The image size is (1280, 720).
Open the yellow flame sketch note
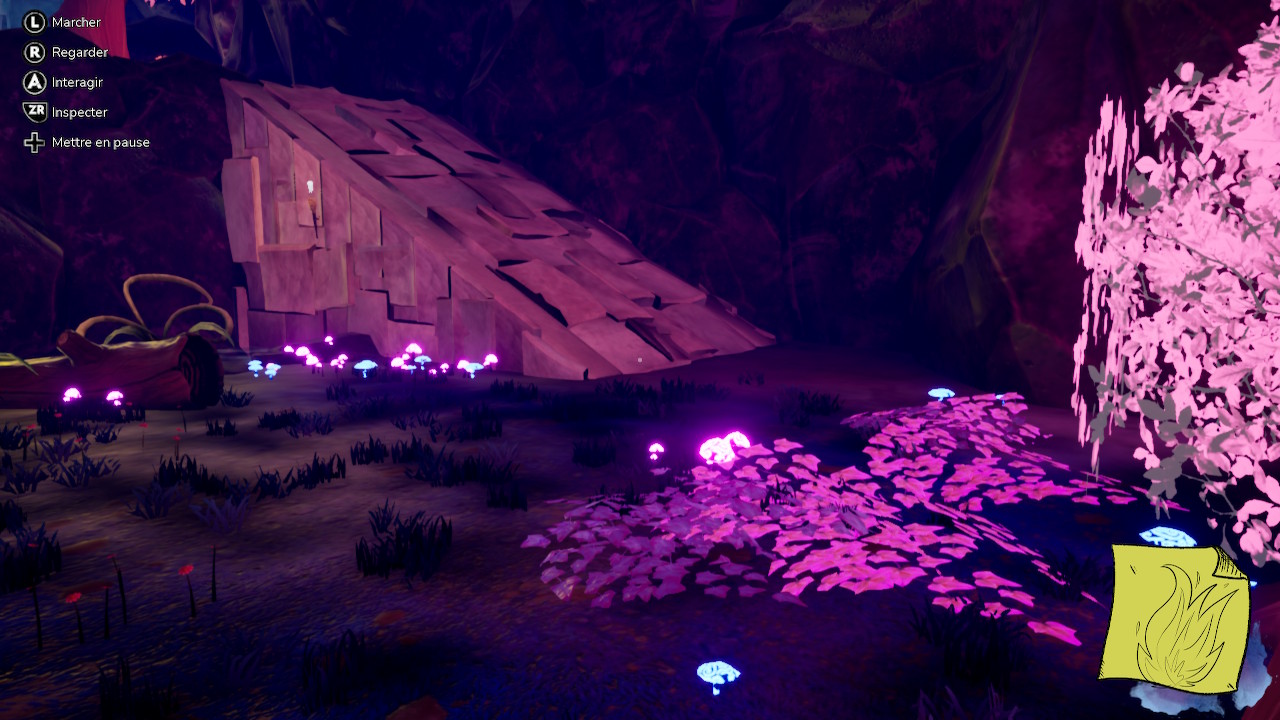pyautogui.click(x=1176, y=618)
